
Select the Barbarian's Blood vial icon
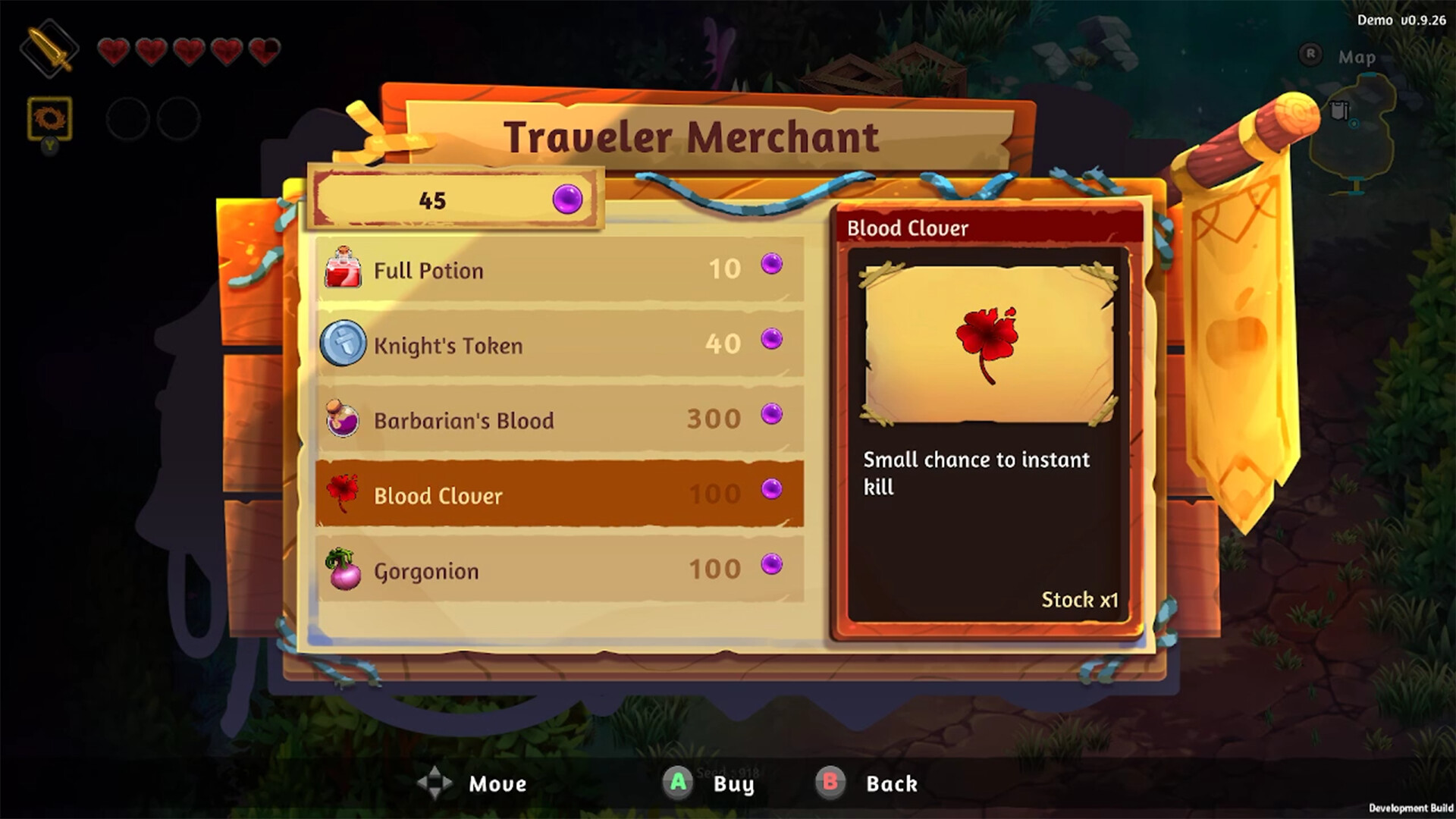coord(344,420)
